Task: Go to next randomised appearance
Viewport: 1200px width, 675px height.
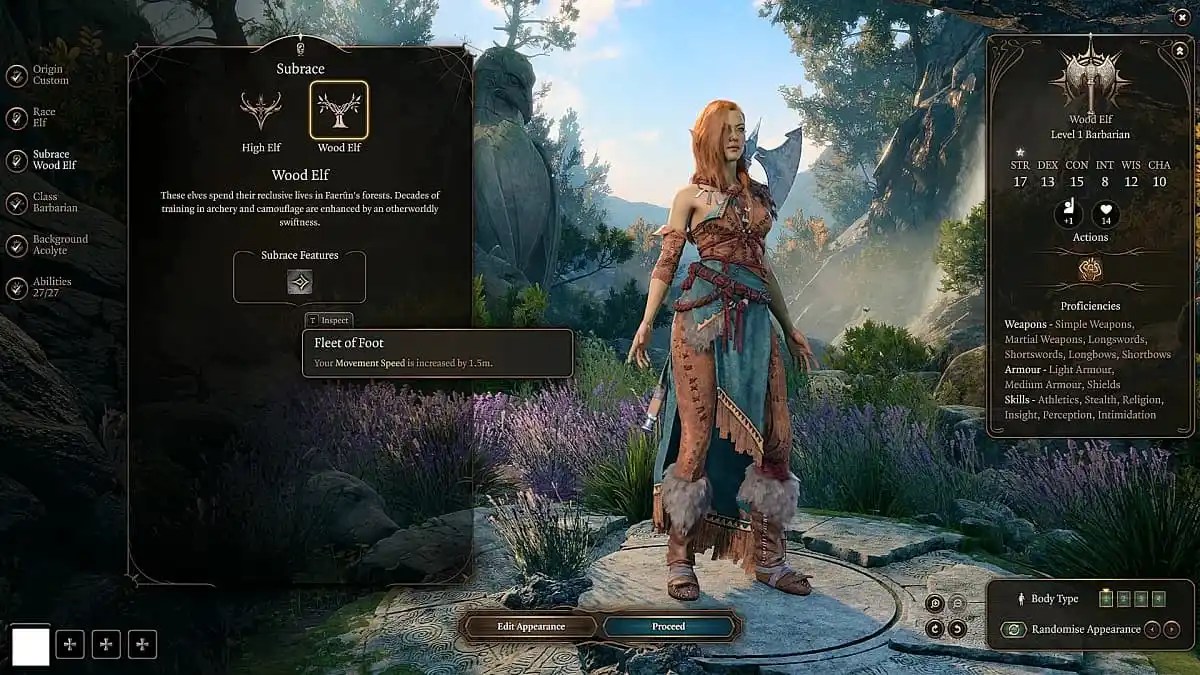Action: 1172,630
